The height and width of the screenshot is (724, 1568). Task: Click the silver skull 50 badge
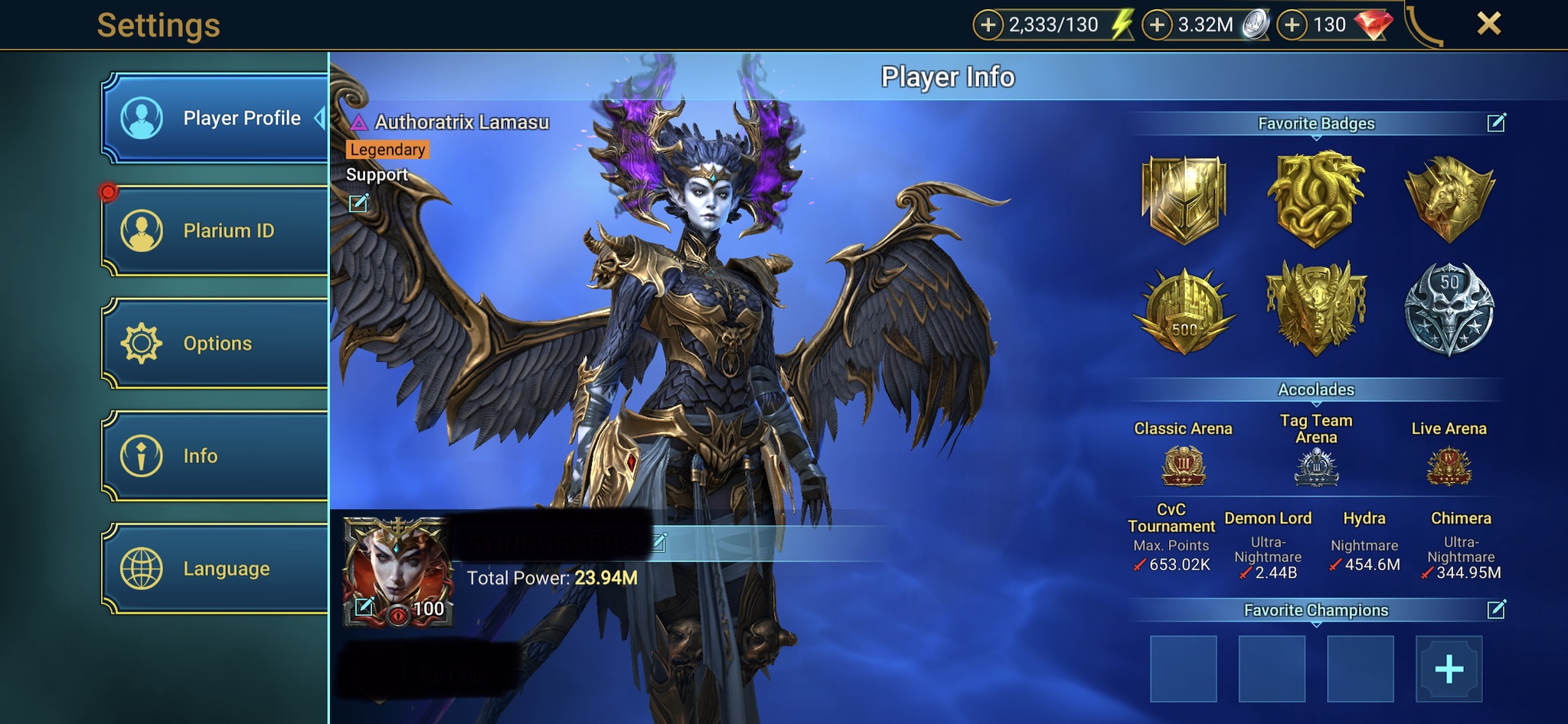(x=1449, y=309)
